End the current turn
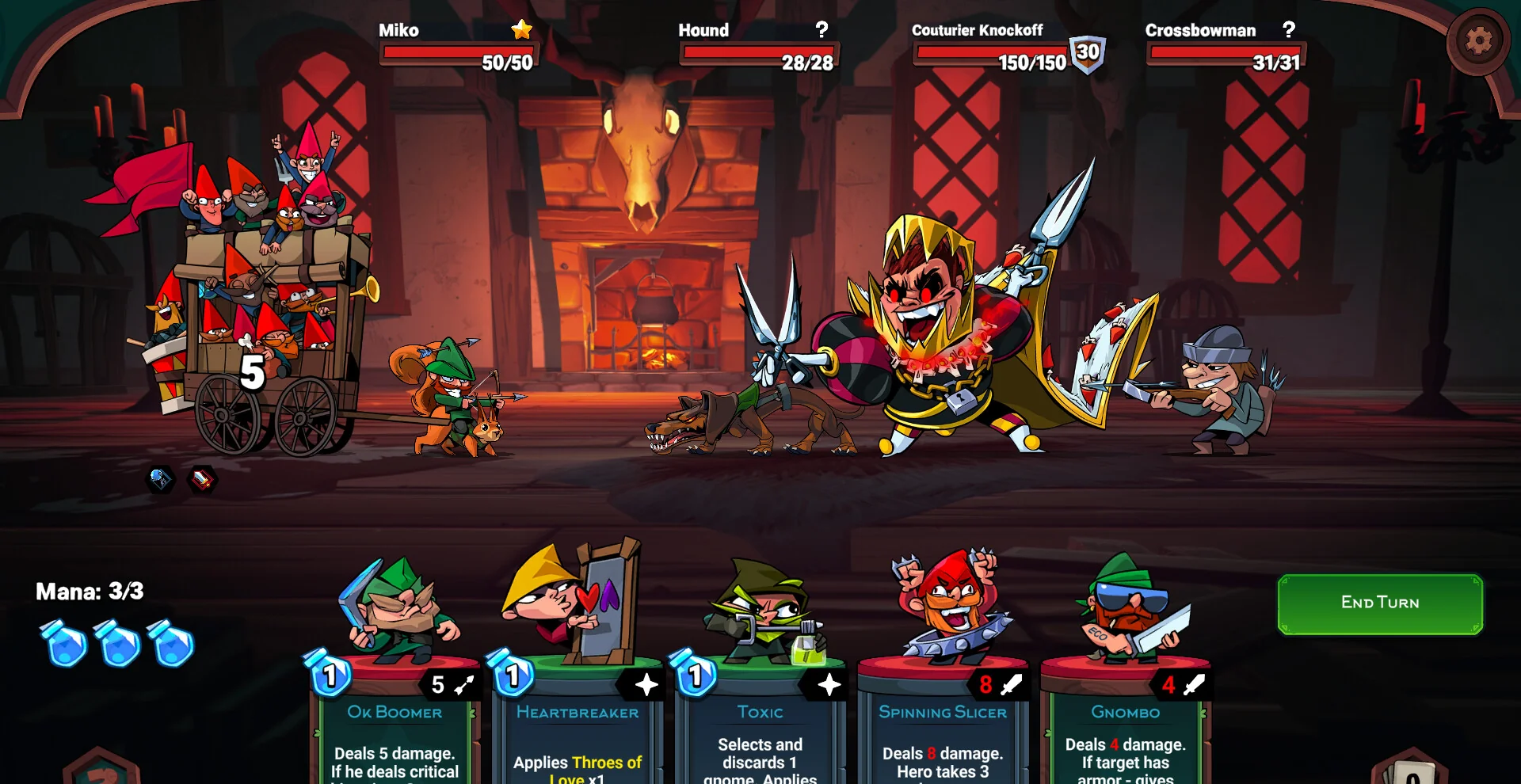Image resolution: width=1521 pixels, height=784 pixels. click(1379, 603)
